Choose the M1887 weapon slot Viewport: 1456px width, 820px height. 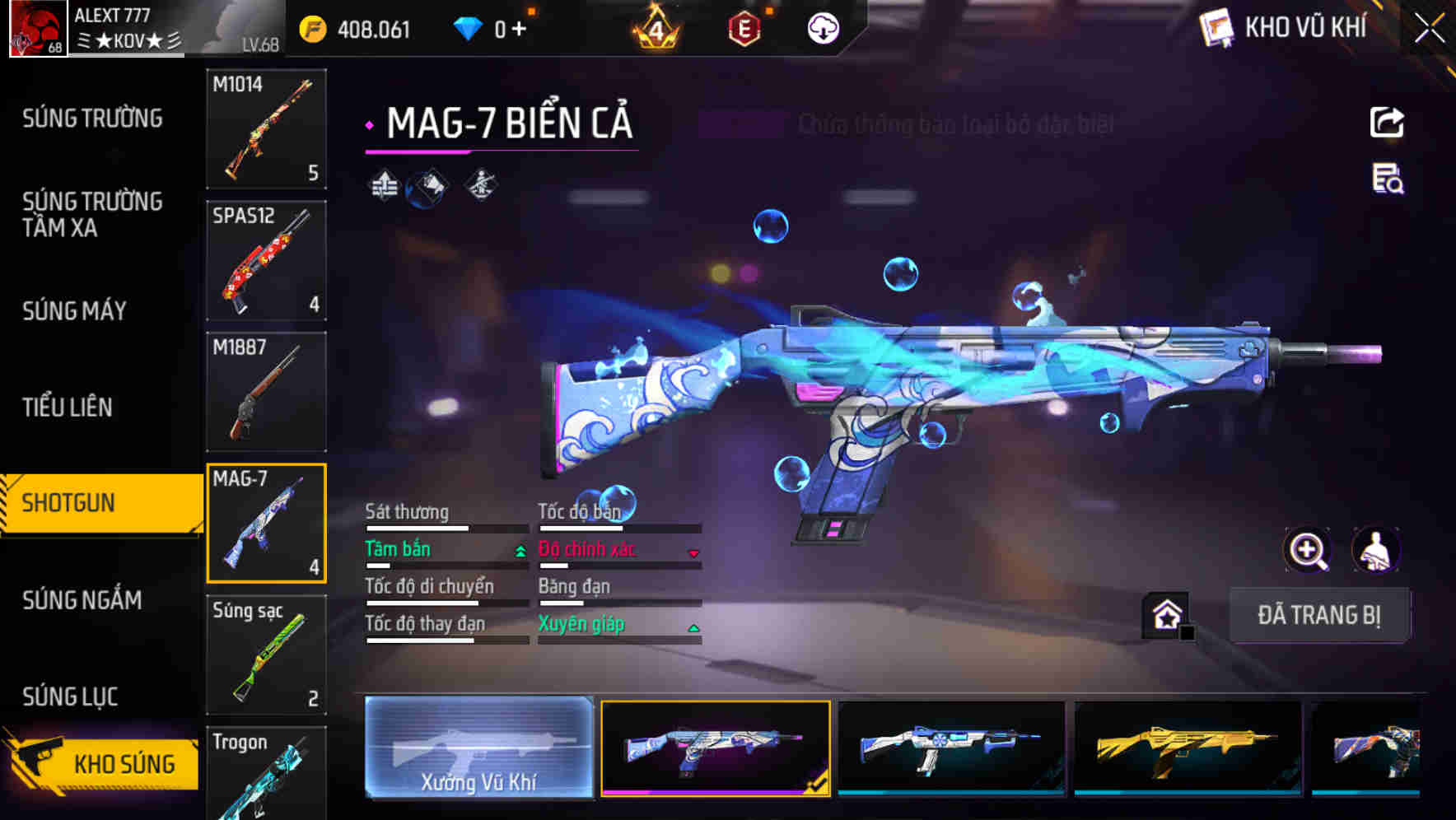(x=266, y=392)
